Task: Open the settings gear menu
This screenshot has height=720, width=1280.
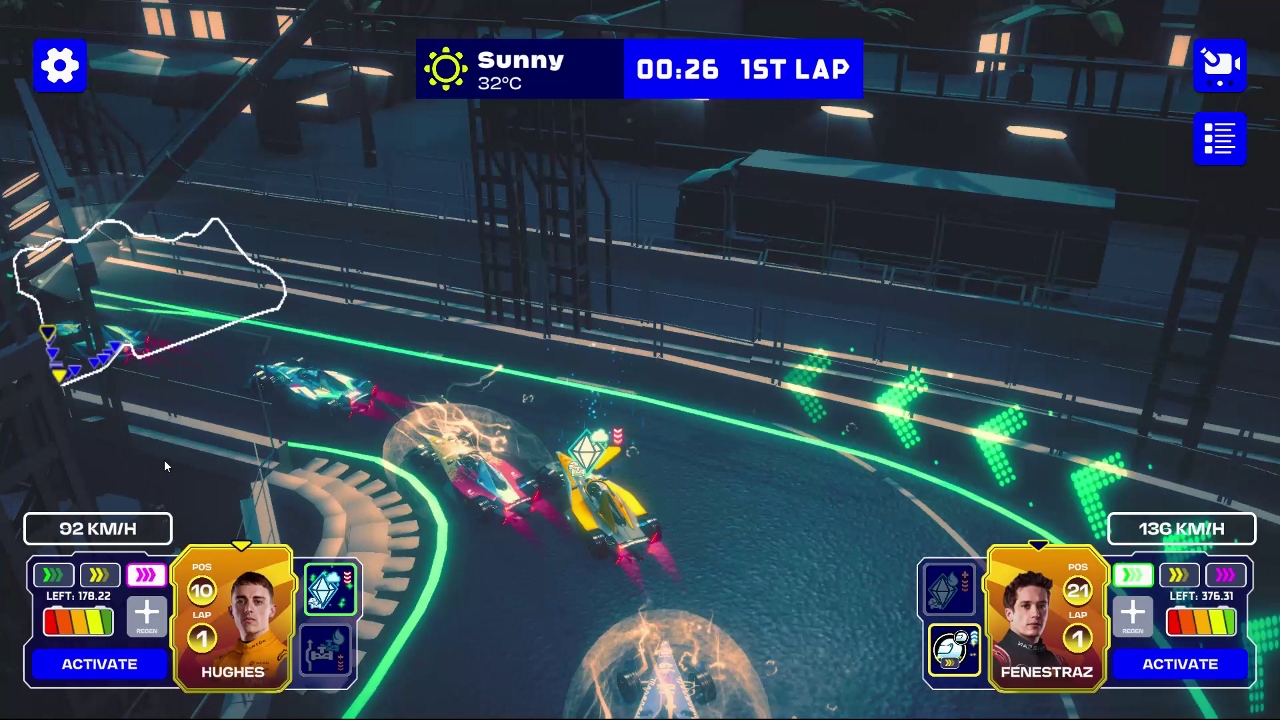Action: click(60, 66)
